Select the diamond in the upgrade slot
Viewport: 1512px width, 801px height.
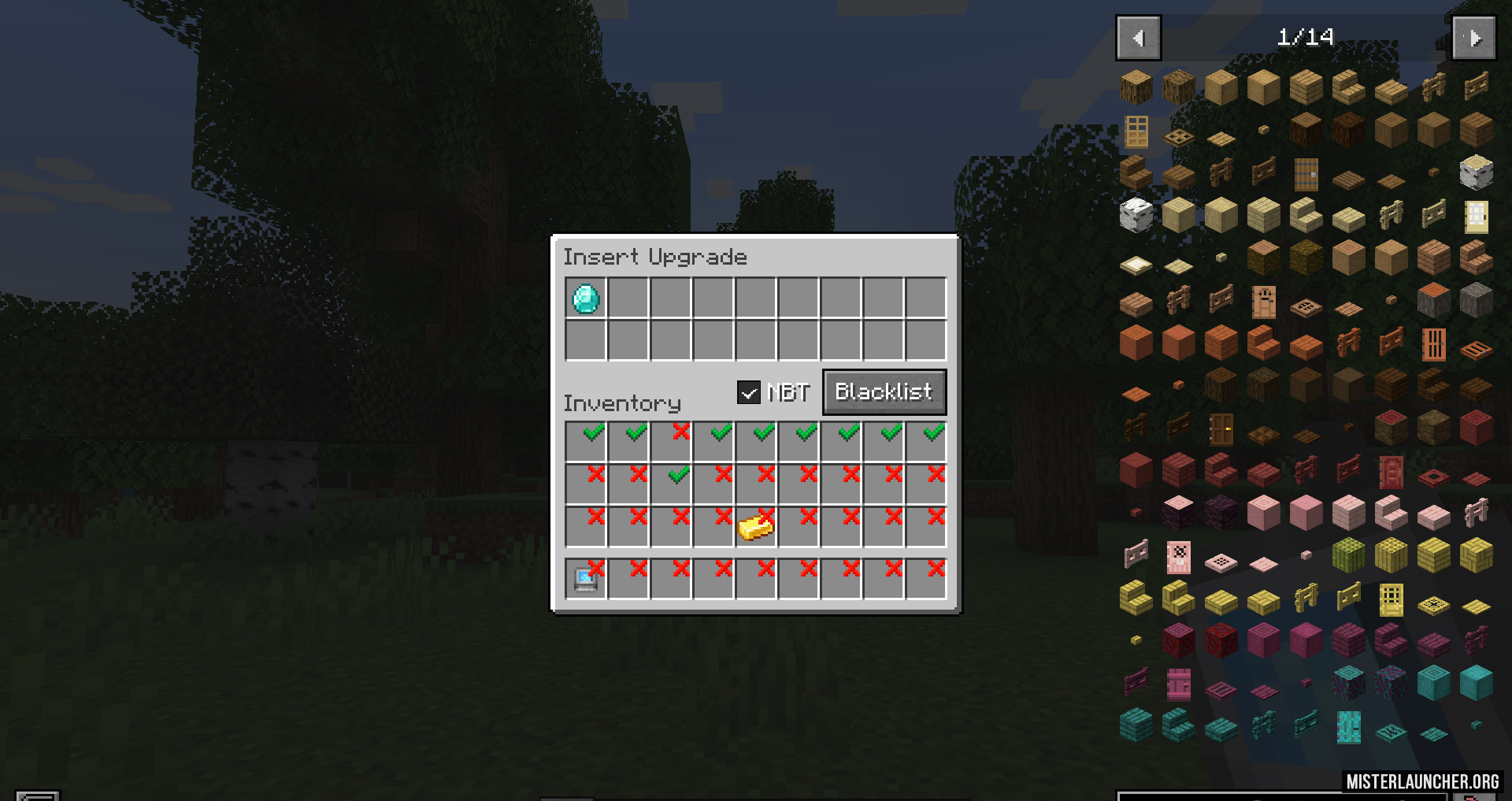coord(586,299)
